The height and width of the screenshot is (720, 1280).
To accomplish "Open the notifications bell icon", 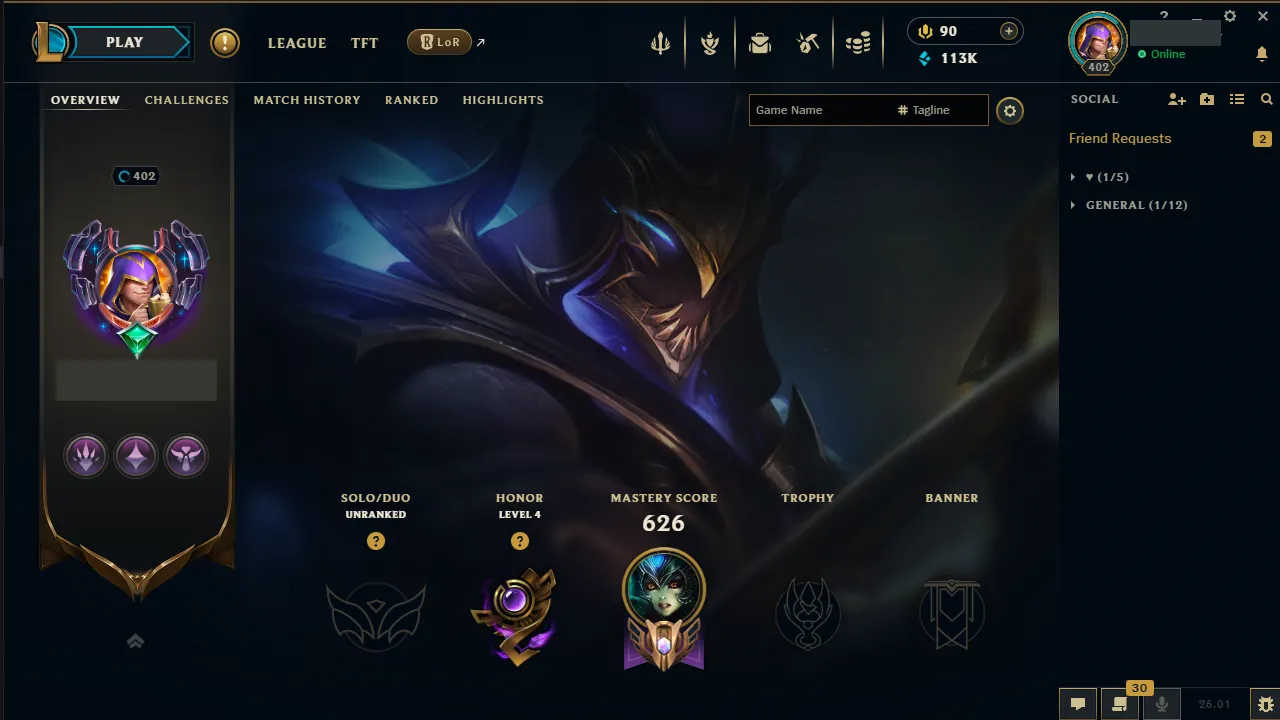I will 1262,53.
